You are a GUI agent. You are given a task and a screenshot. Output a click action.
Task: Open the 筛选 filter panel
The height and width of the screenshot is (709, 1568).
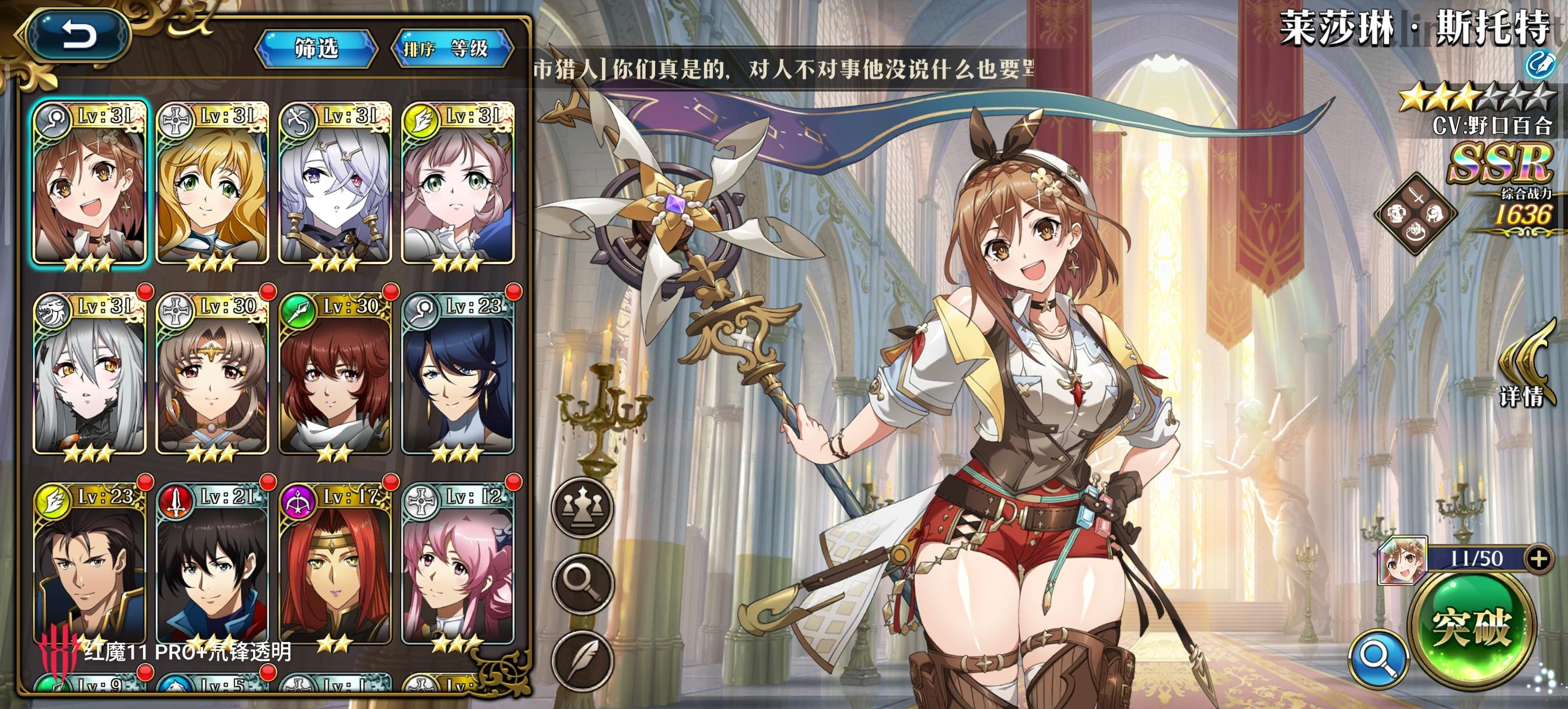click(x=317, y=48)
